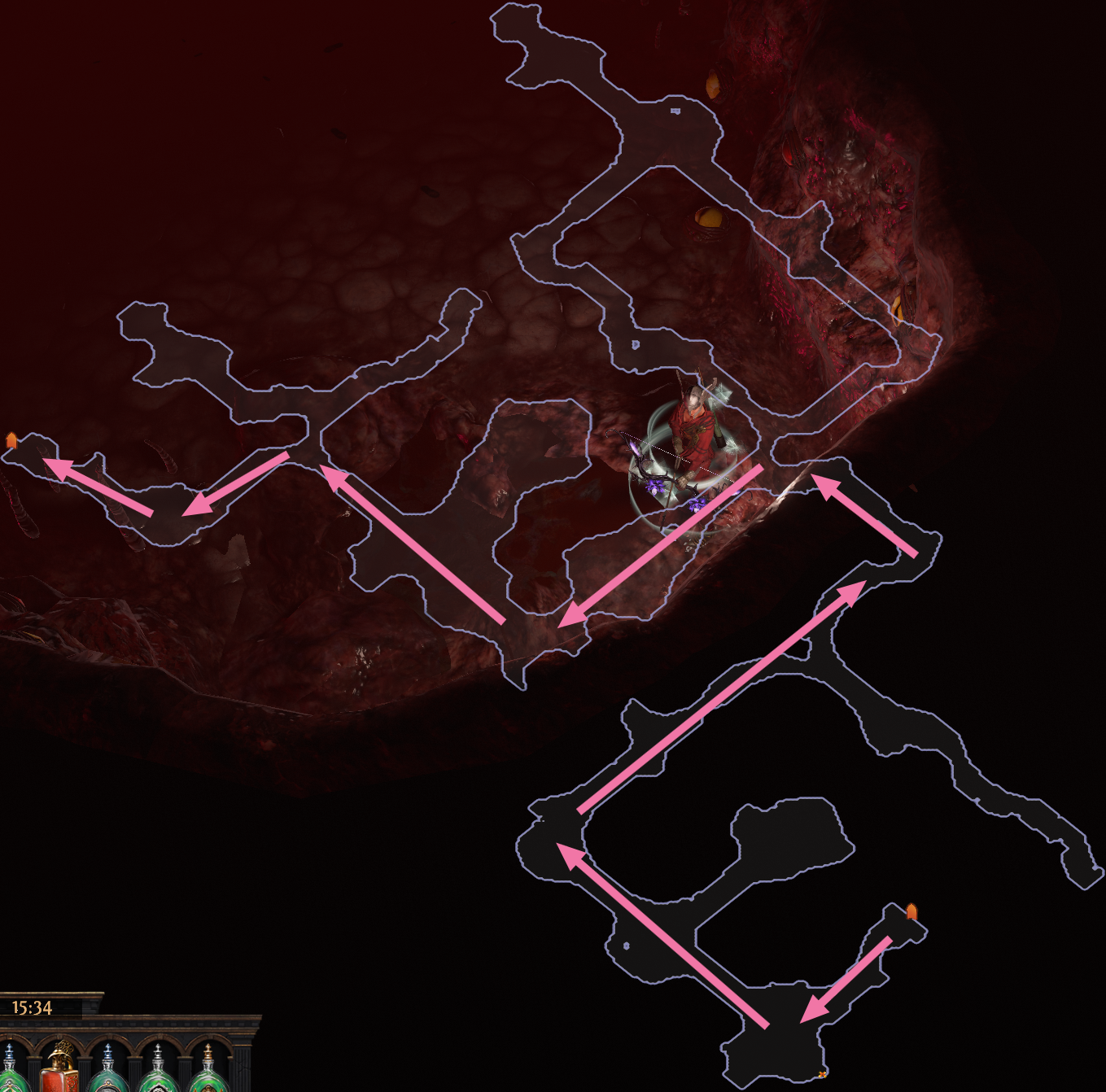Image resolution: width=1106 pixels, height=1092 pixels.
Task: Click the small map marker near the top corridor
Action: point(675,111)
